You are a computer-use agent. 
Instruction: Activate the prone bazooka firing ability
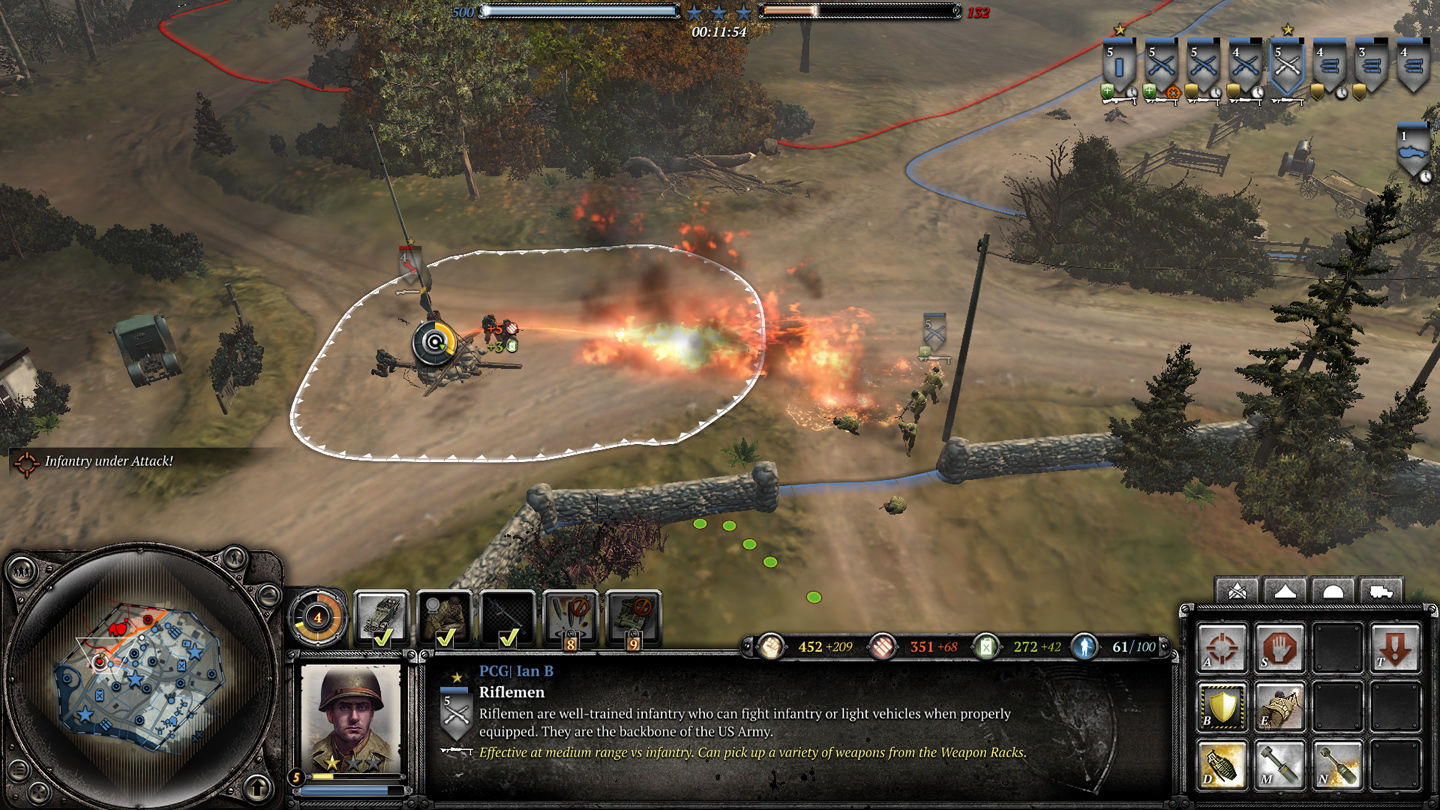[1279, 705]
